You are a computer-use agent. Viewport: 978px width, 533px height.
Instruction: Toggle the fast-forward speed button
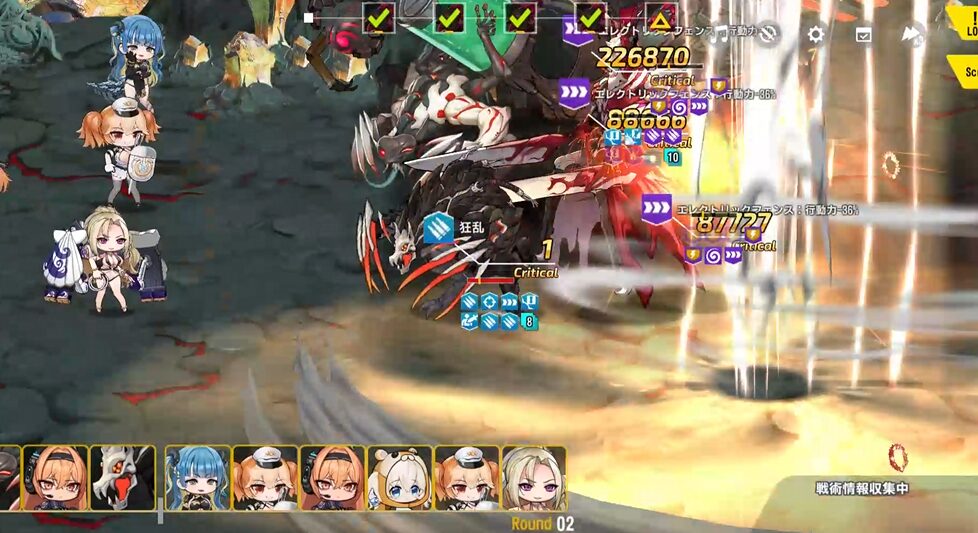911,34
